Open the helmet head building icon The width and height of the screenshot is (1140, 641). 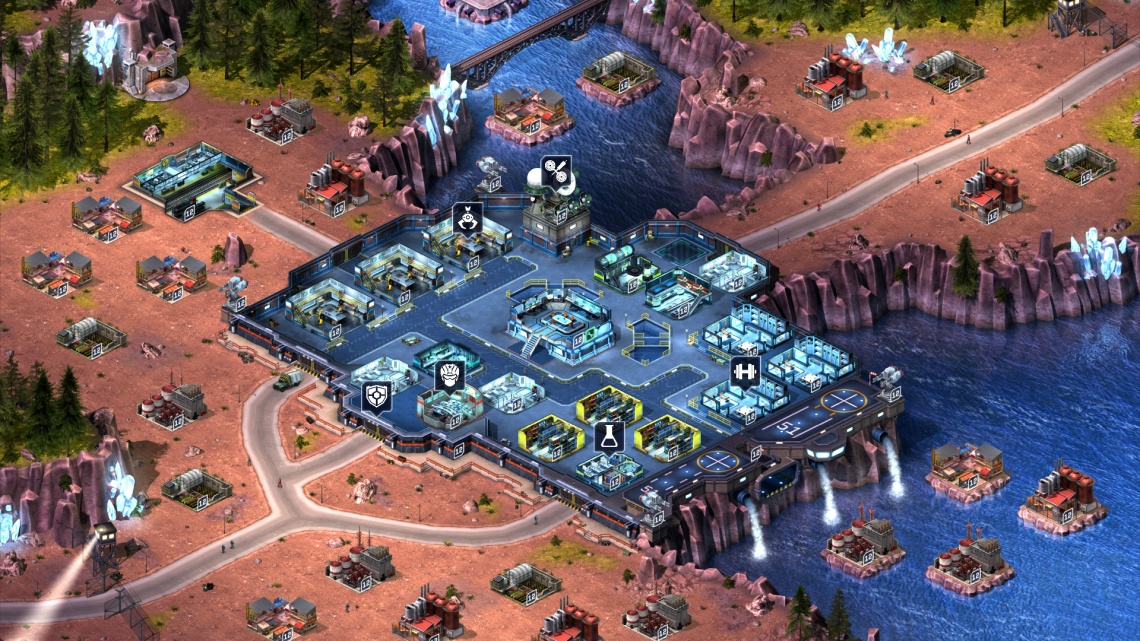450,376
